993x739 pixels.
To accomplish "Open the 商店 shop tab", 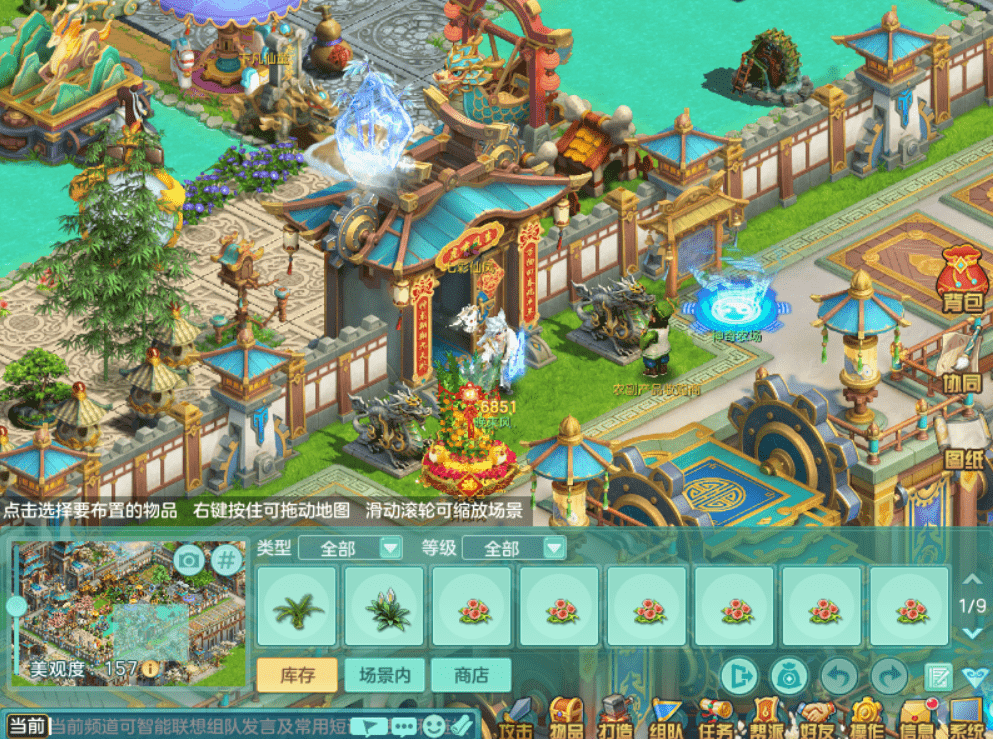I will [470, 675].
